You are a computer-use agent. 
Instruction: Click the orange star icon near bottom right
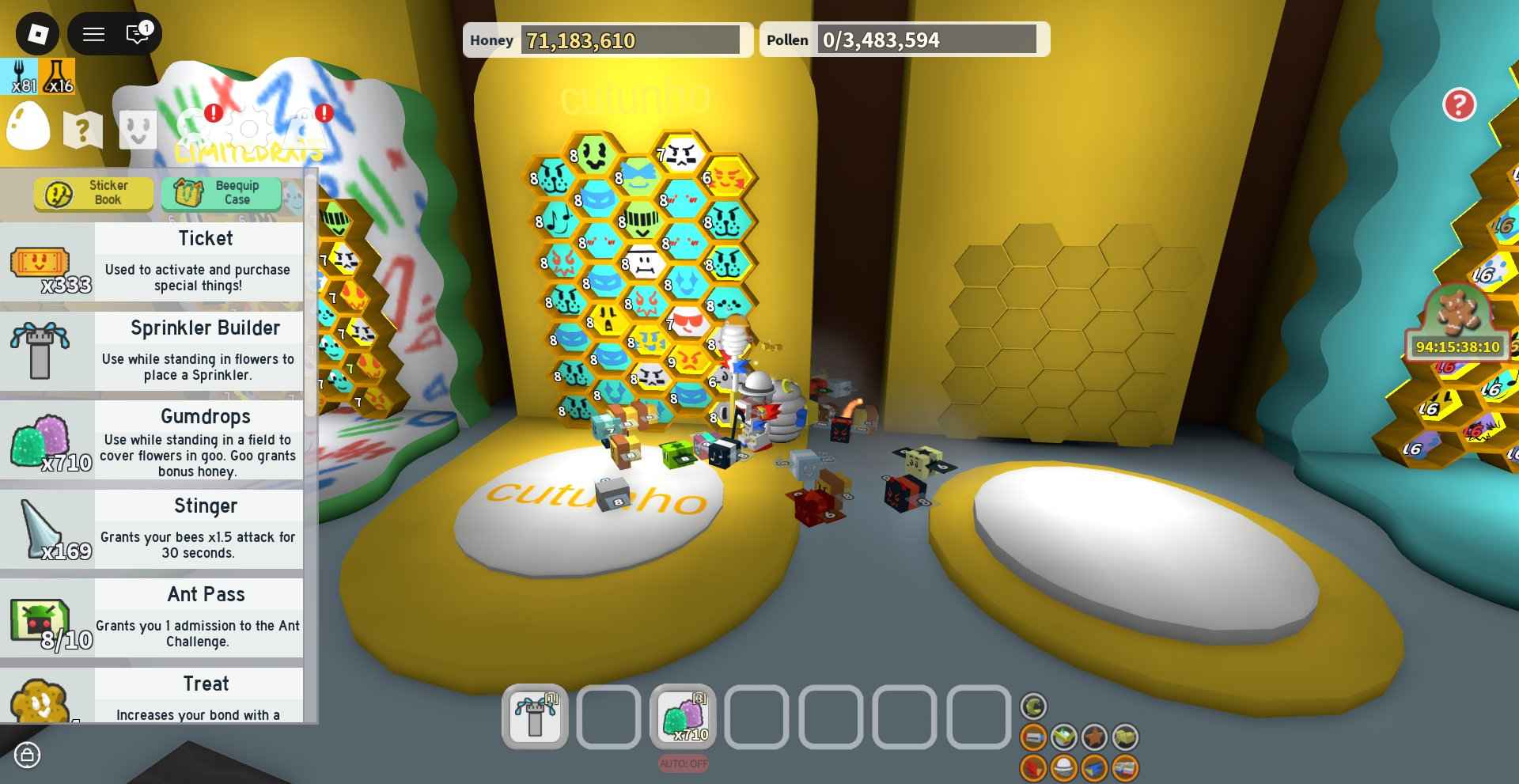tap(1094, 737)
